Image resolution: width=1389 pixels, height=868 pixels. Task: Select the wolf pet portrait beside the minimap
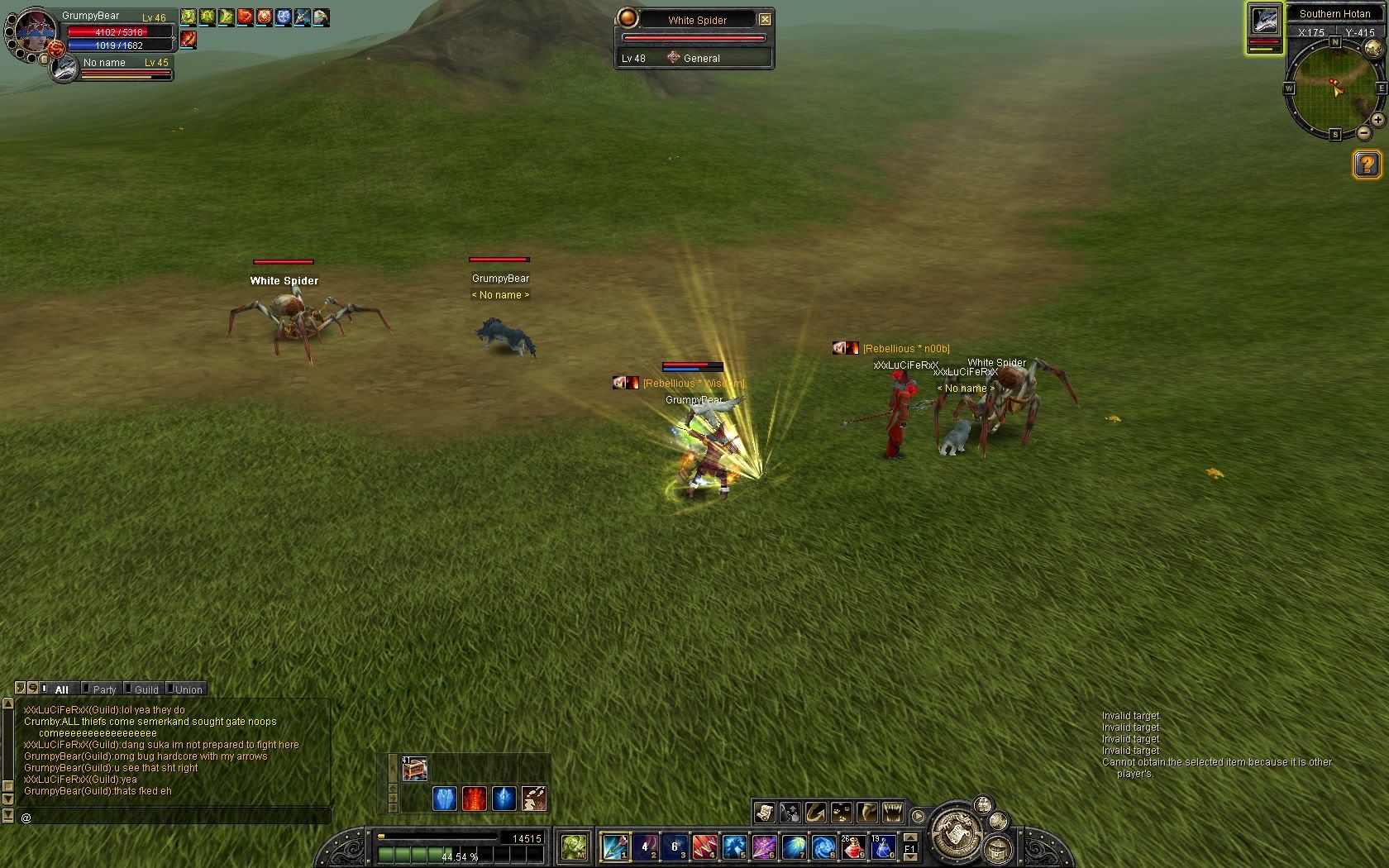[x=1264, y=21]
